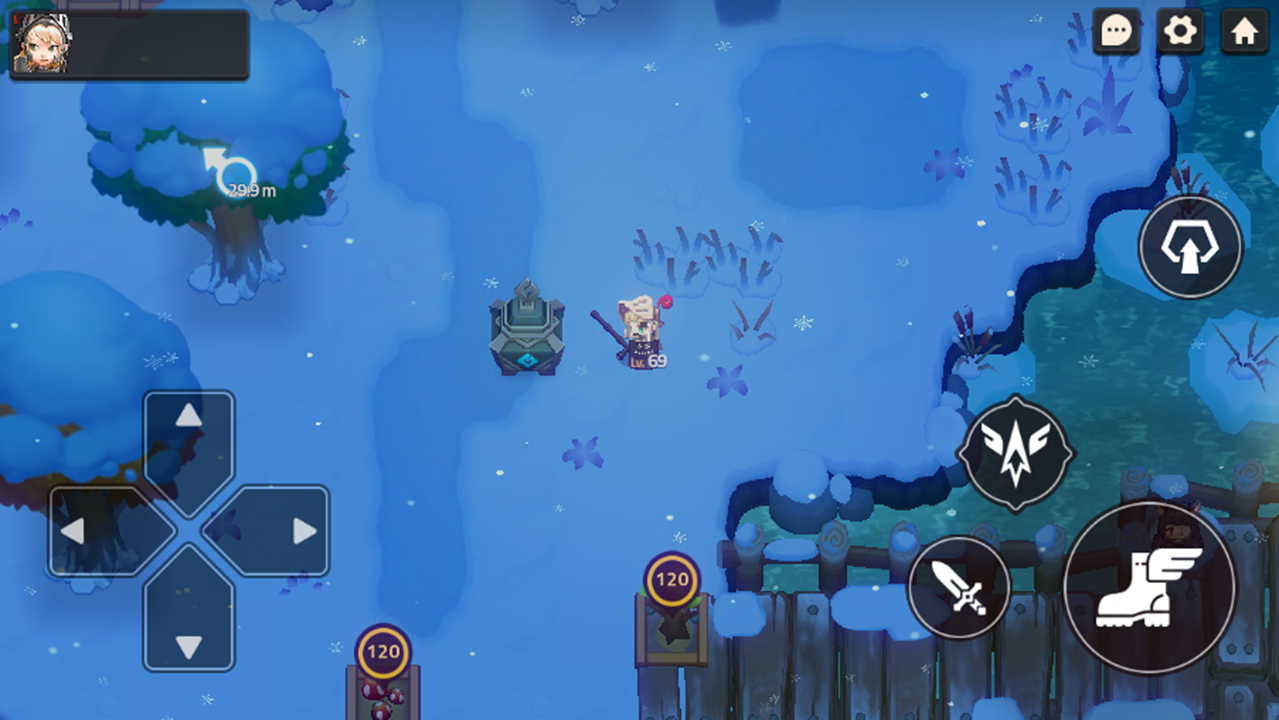Trigger the winged emblem skill button
The image size is (1279, 720).
point(1015,453)
